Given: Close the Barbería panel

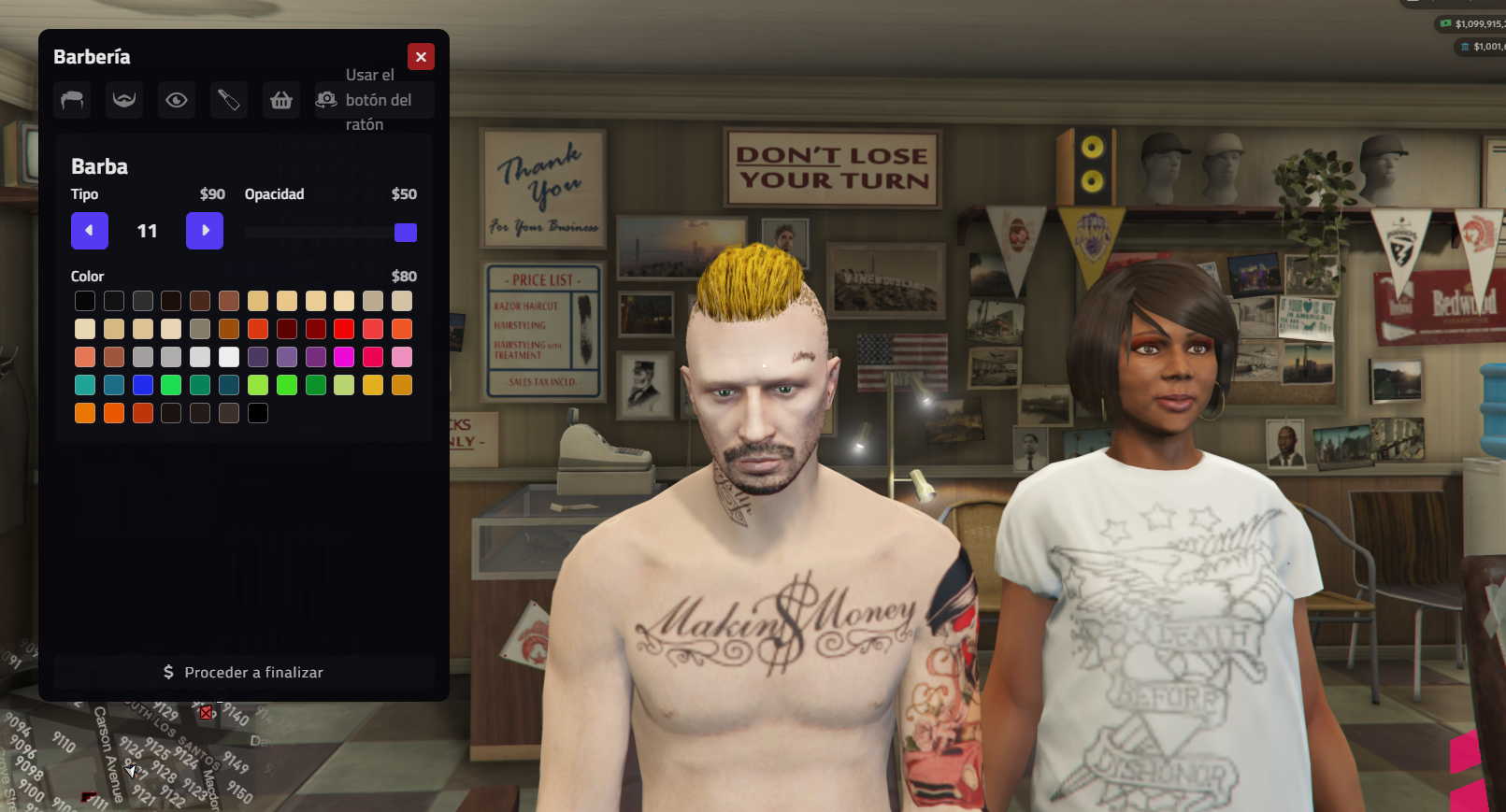Looking at the screenshot, I should (421, 57).
